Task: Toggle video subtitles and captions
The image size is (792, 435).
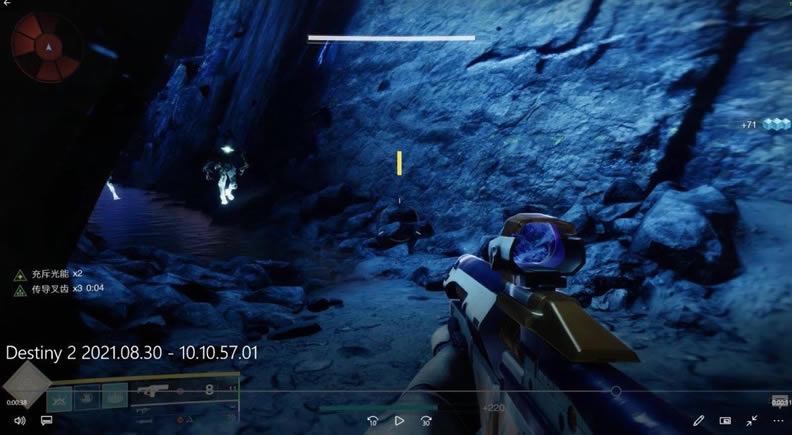Action: coord(46,421)
